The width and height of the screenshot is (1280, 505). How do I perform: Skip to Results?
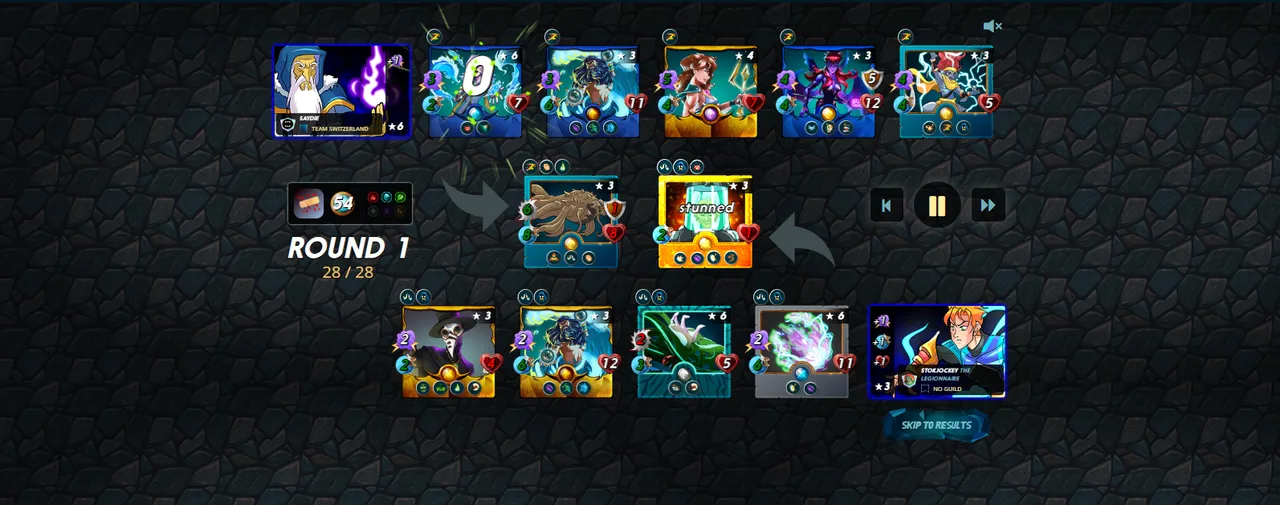pos(936,425)
